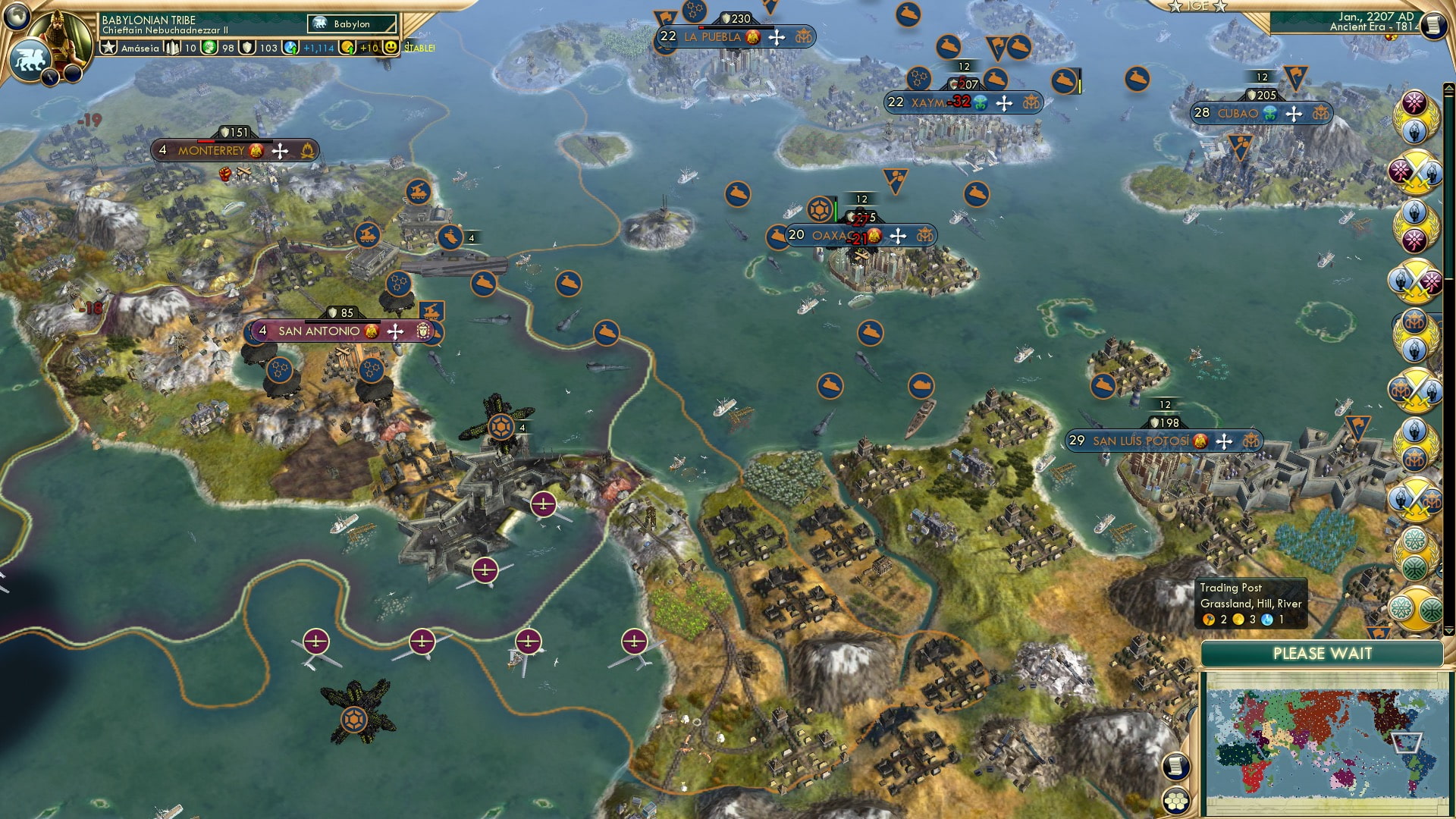Click the down arrow below the notification scrollbar
This screenshot has width=1456, height=819.
1448,631
